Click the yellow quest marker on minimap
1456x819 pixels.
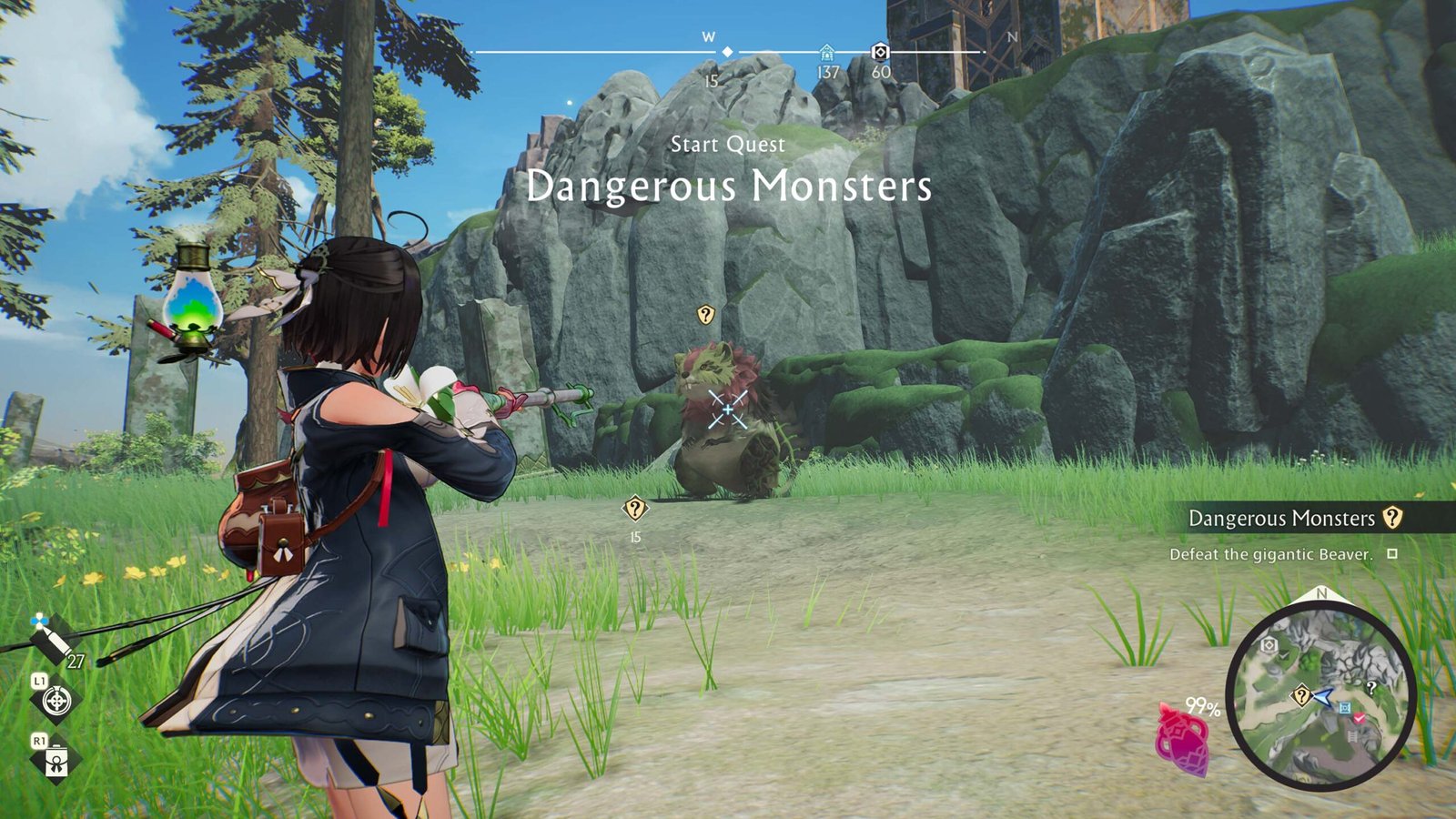point(1301,696)
